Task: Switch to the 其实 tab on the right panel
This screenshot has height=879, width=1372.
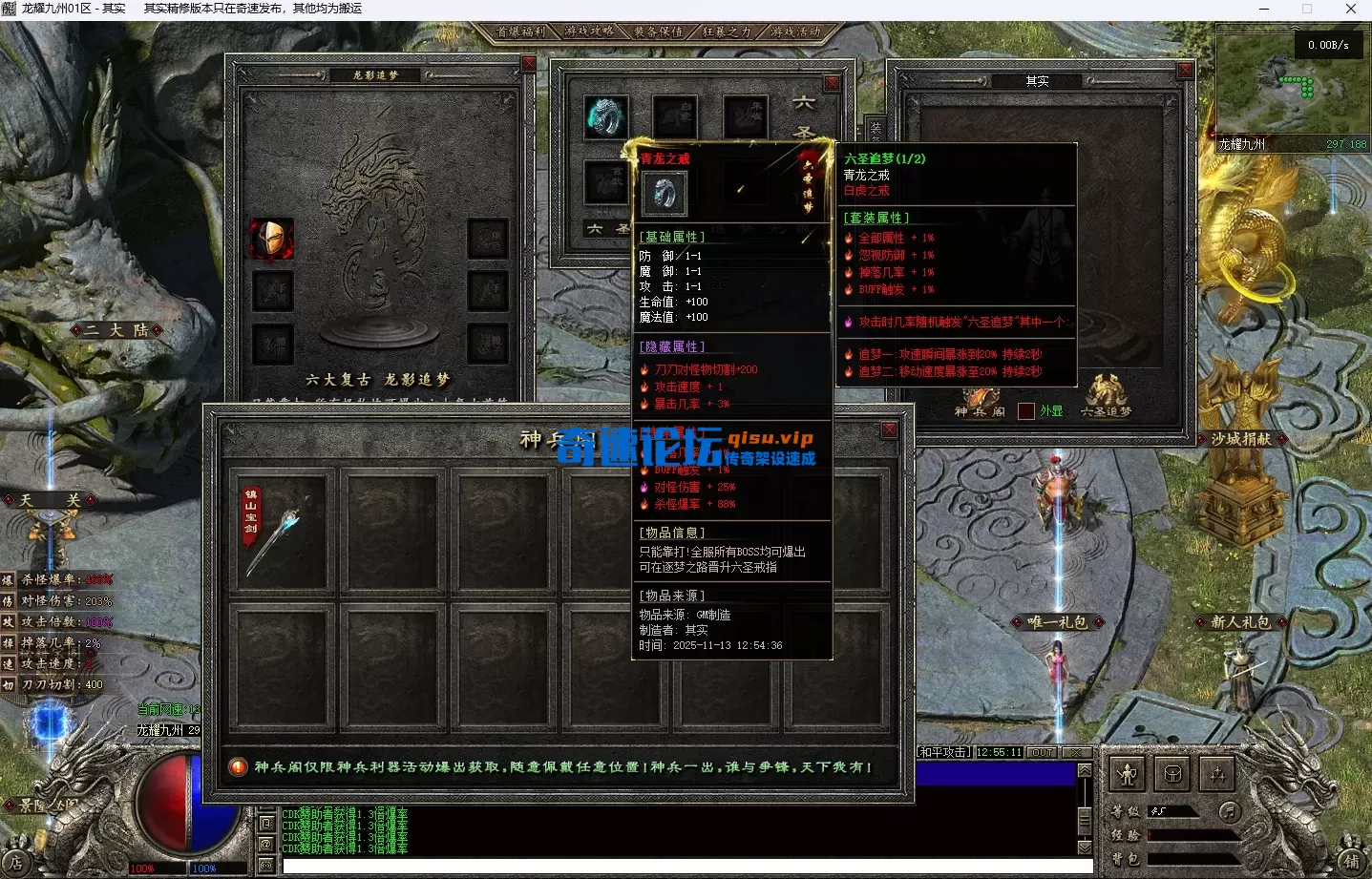Action: (x=1039, y=81)
